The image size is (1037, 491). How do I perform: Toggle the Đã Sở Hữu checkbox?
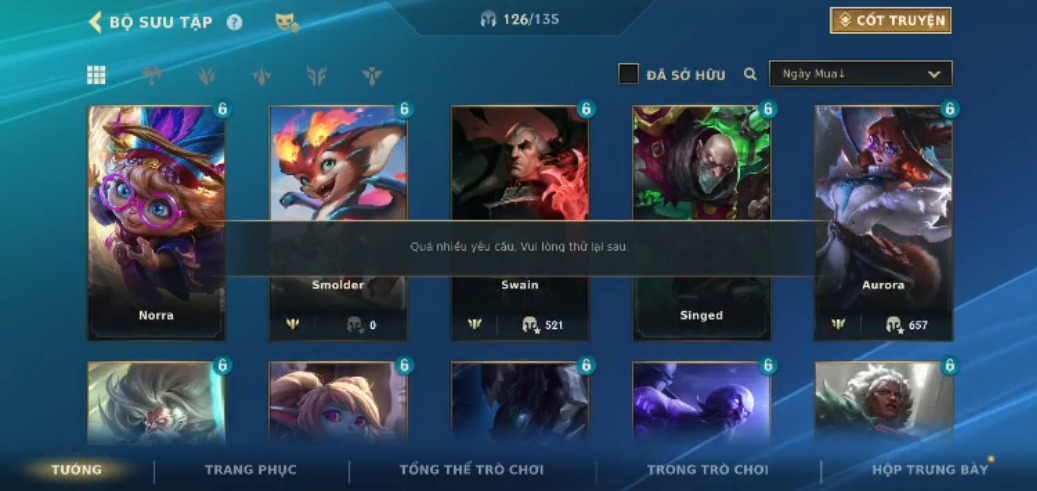[x=628, y=74]
